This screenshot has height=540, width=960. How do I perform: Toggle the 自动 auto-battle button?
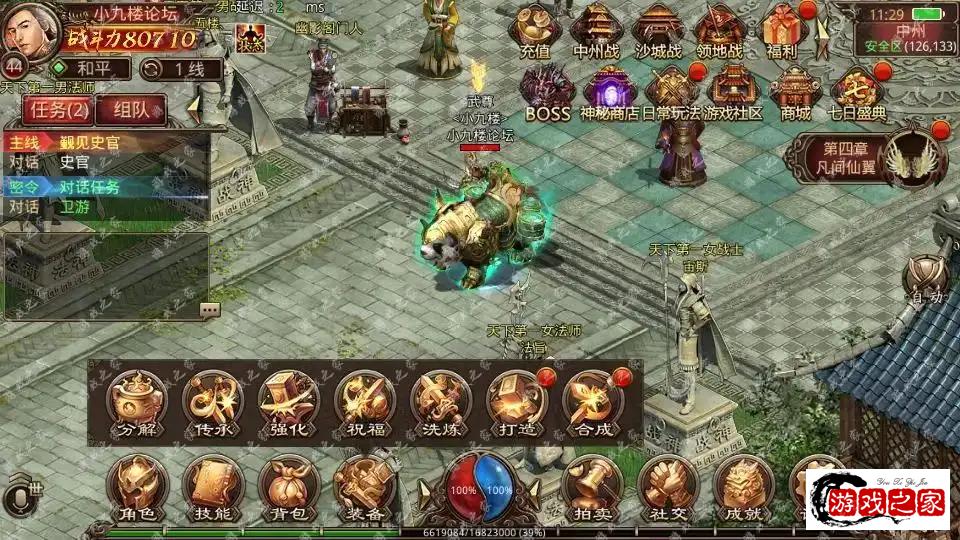926,279
